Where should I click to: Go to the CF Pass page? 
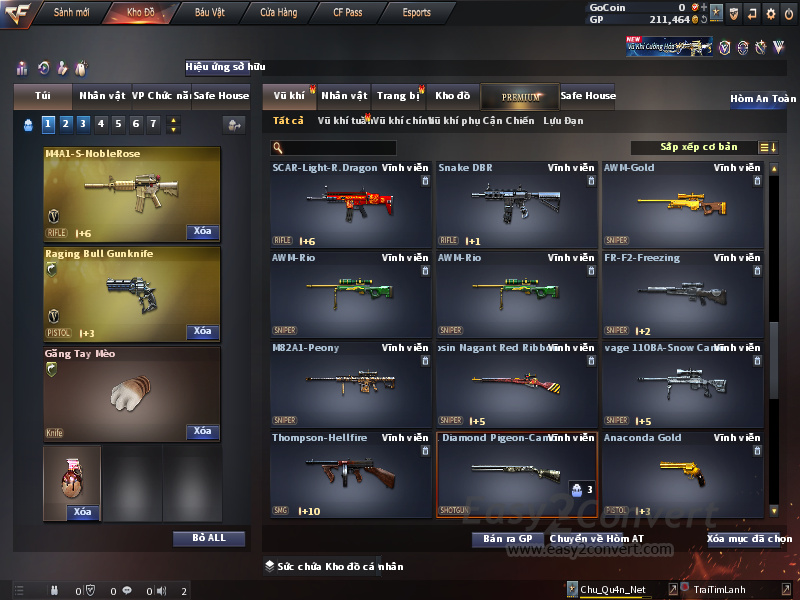pyautogui.click(x=348, y=13)
